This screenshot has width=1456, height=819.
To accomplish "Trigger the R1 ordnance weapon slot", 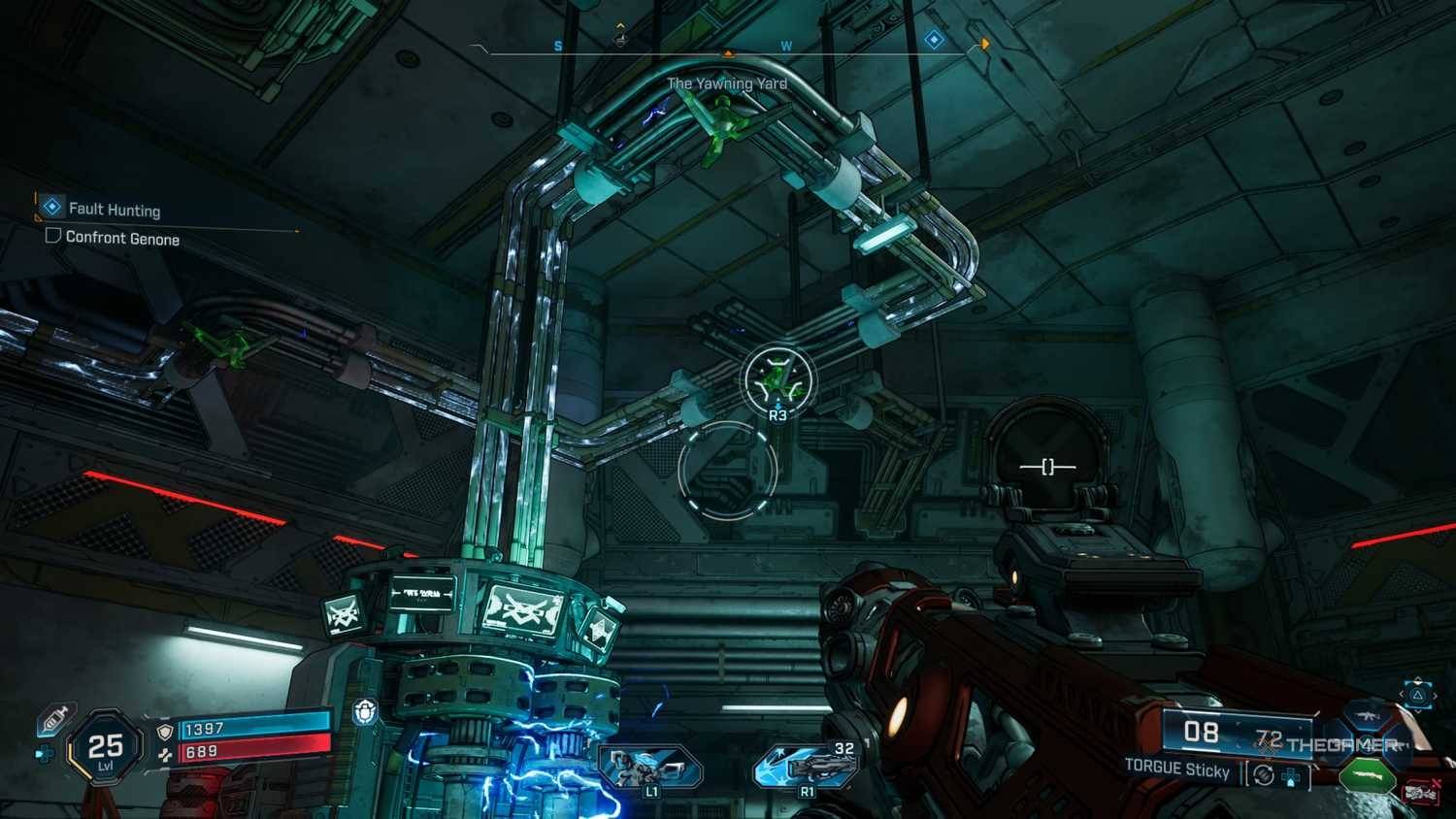I will 806,767.
